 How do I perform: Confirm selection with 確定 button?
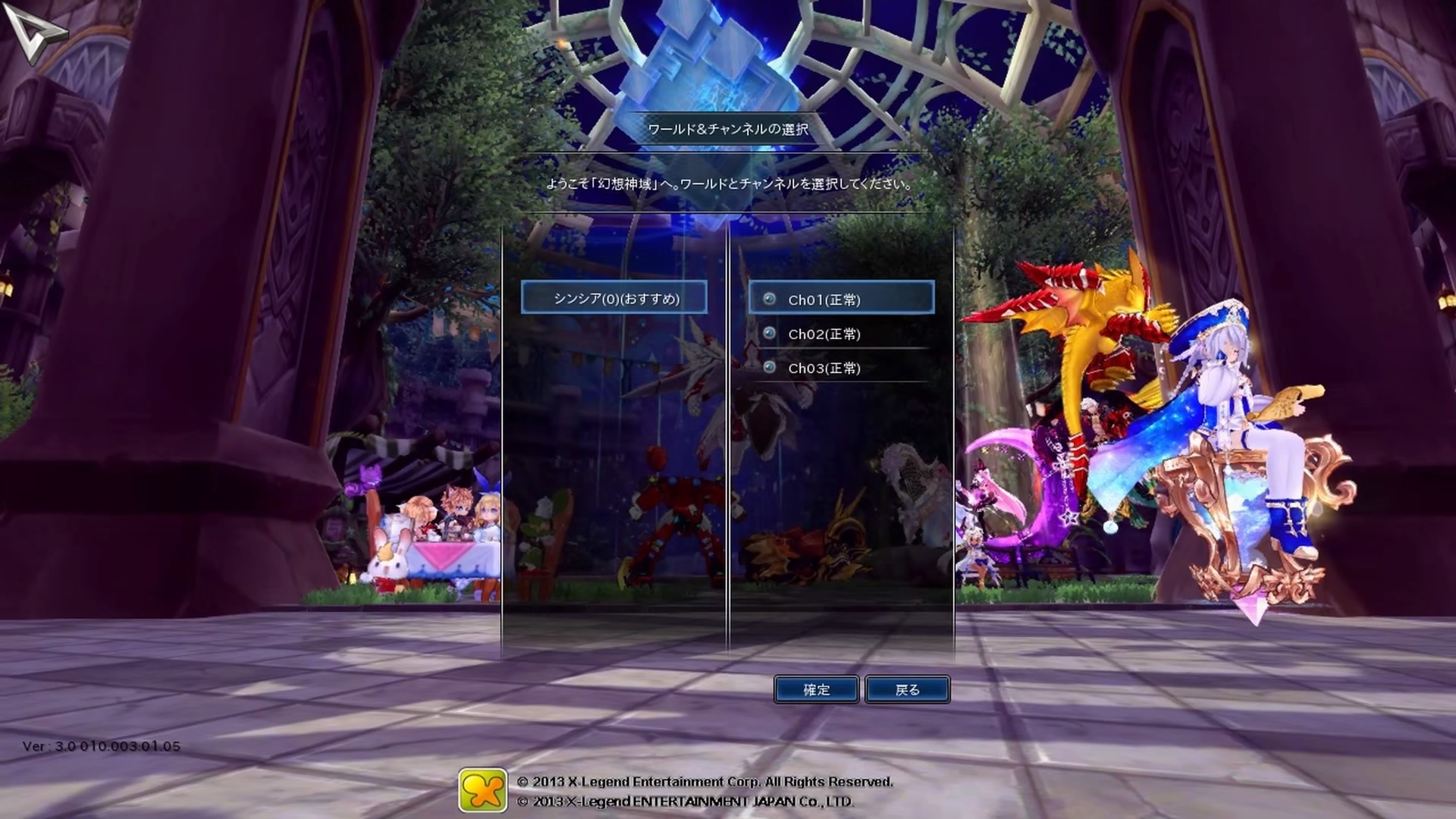816,689
